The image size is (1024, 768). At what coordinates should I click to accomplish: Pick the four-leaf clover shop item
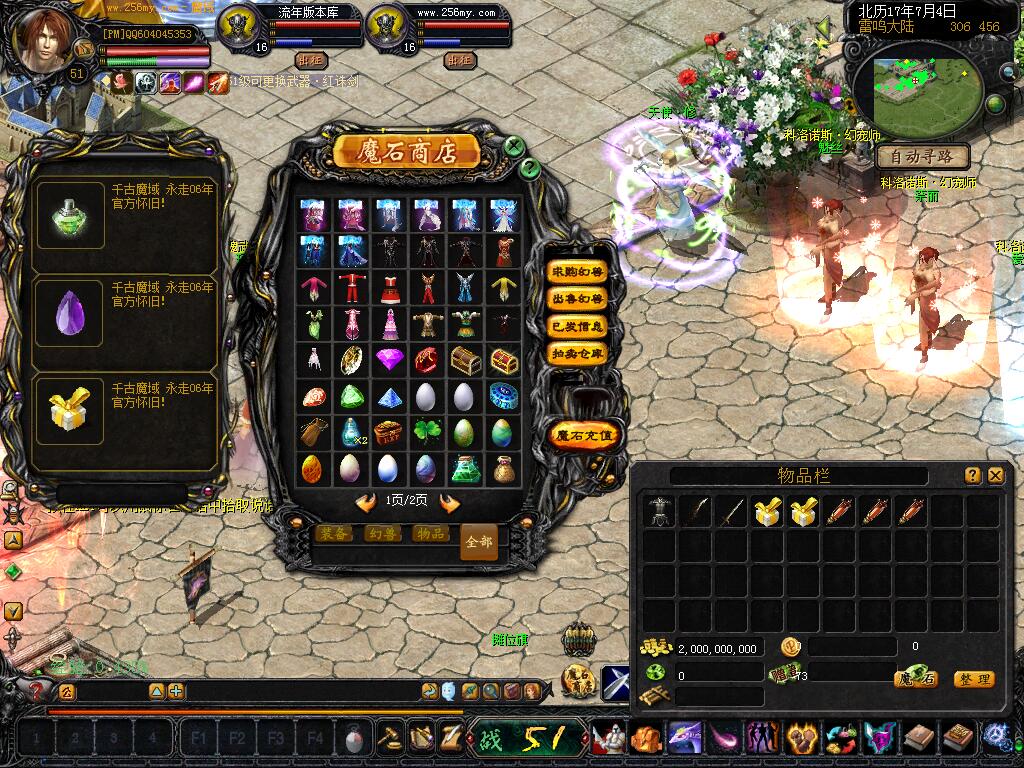click(x=425, y=432)
